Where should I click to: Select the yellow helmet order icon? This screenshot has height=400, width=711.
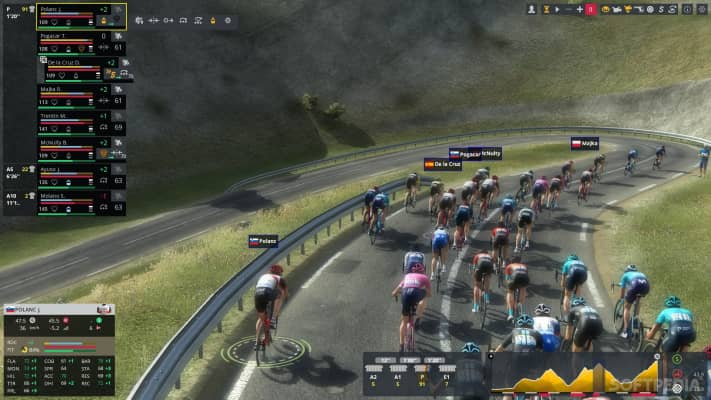pos(212,20)
